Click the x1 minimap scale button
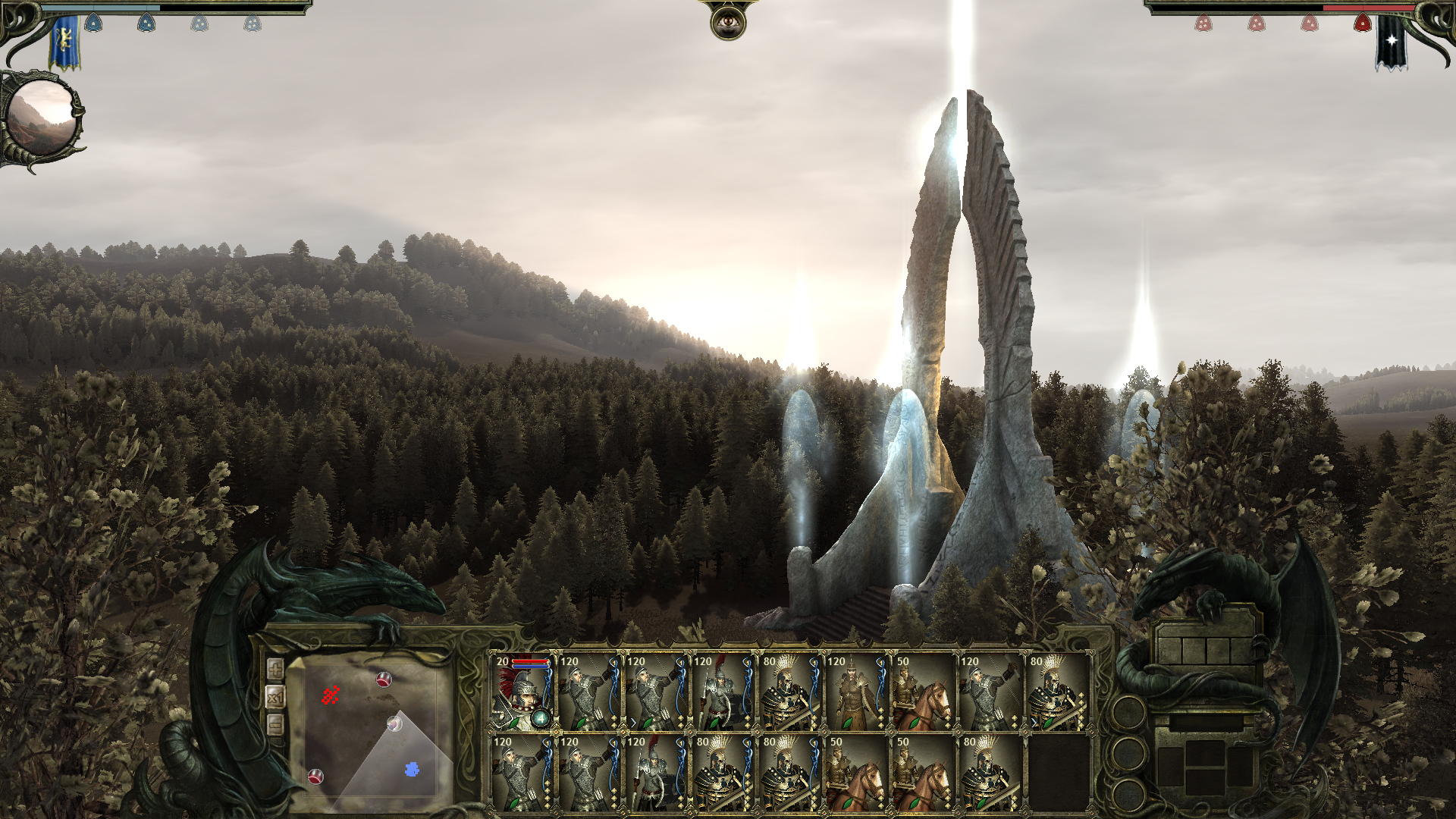The image size is (1456, 819). pos(275,697)
